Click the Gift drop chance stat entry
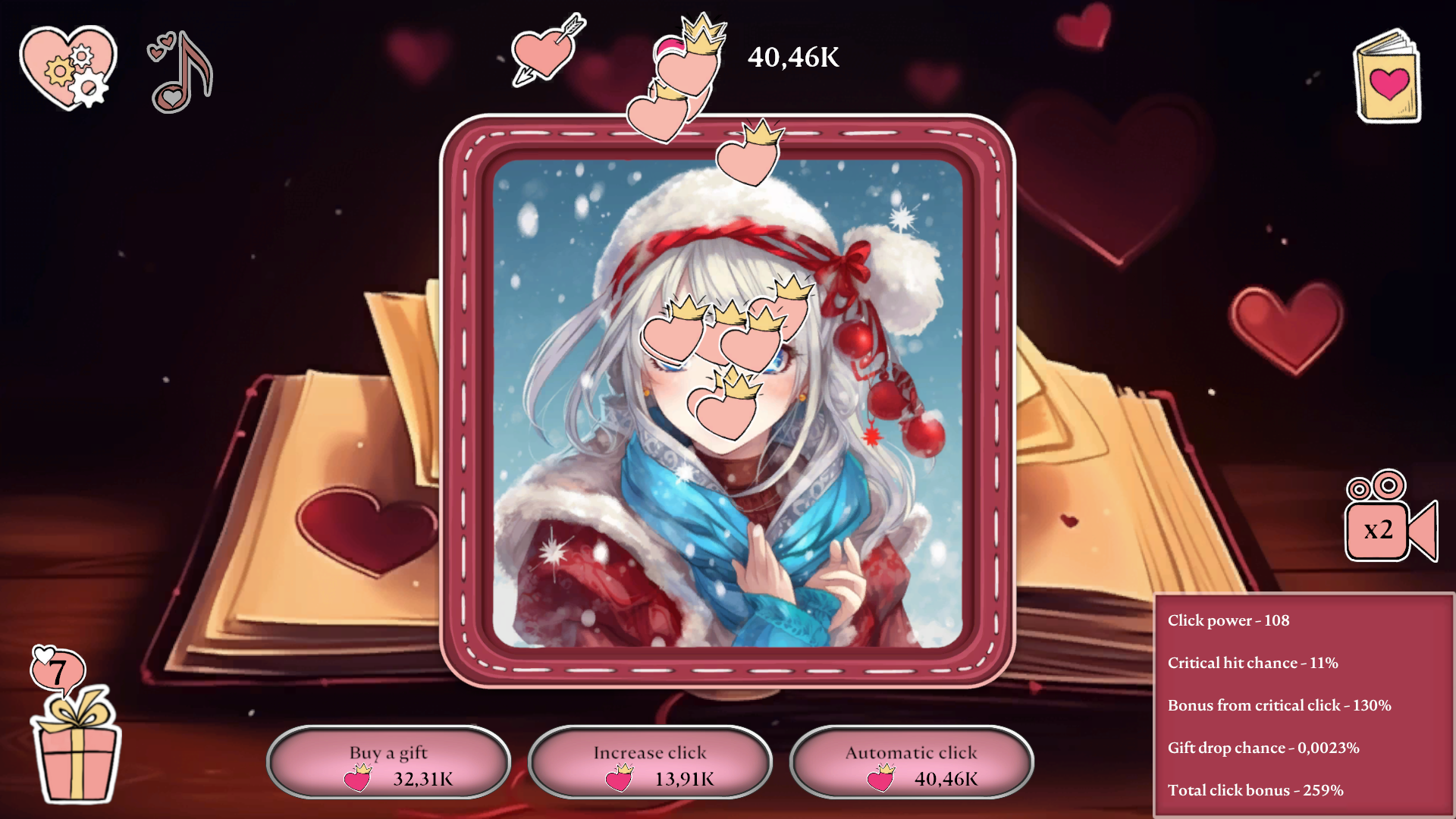This screenshot has width=1456, height=819. [1262, 747]
